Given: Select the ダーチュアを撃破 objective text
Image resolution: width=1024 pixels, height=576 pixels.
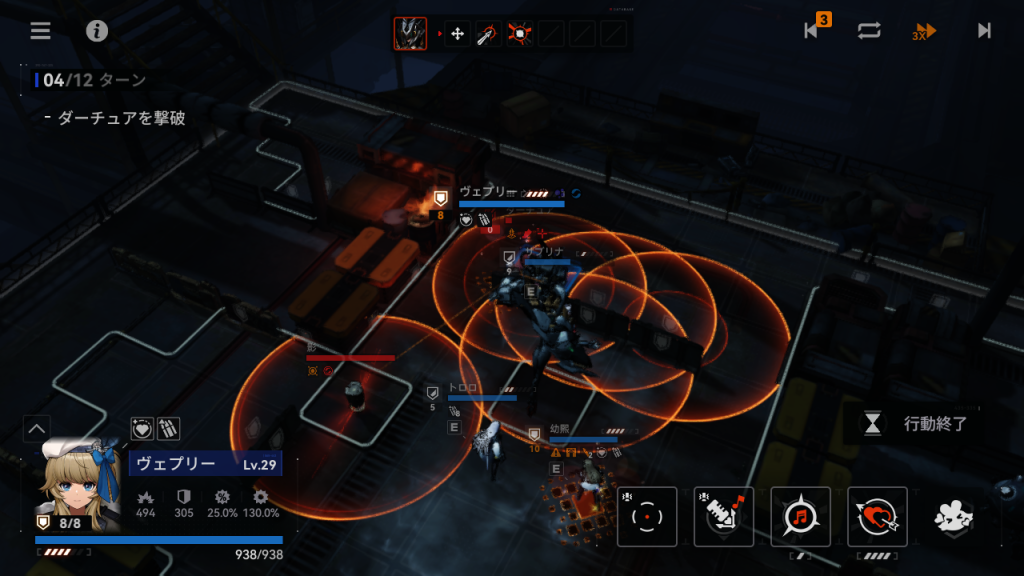Looking at the screenshot, I should point(120,118).
